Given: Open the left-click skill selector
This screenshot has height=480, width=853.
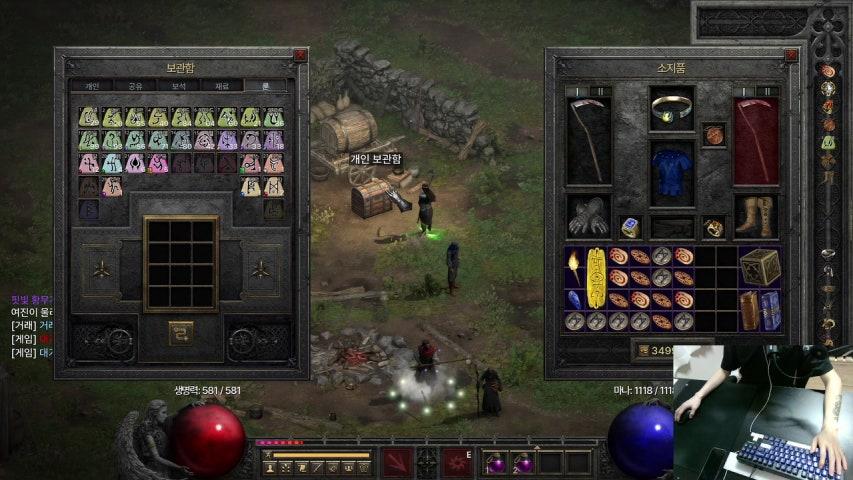Looking at the screenshot, I should click(x=396, y=462).
